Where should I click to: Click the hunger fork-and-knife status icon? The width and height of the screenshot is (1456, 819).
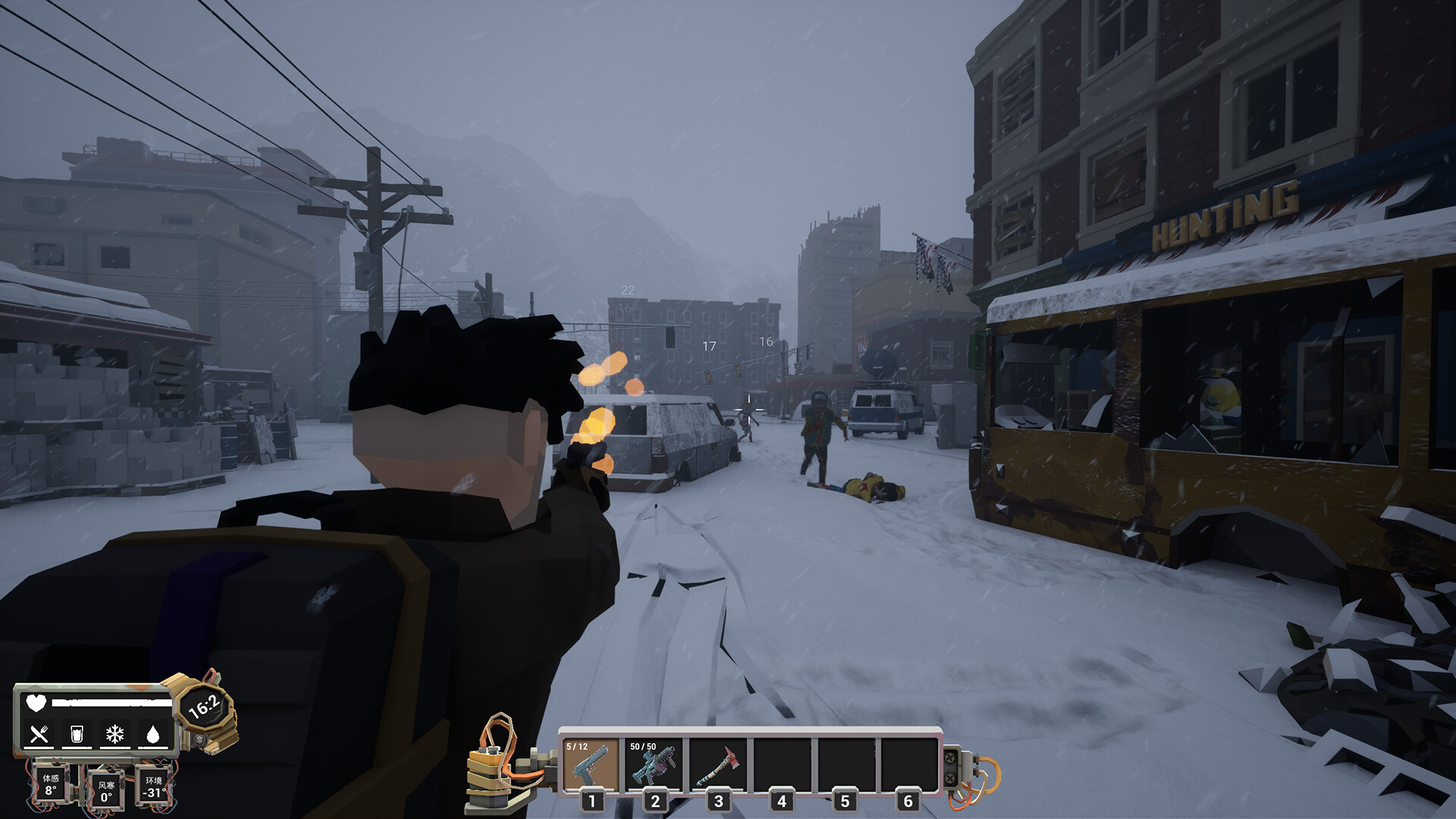pyautogui.click(x=39, y=733)
